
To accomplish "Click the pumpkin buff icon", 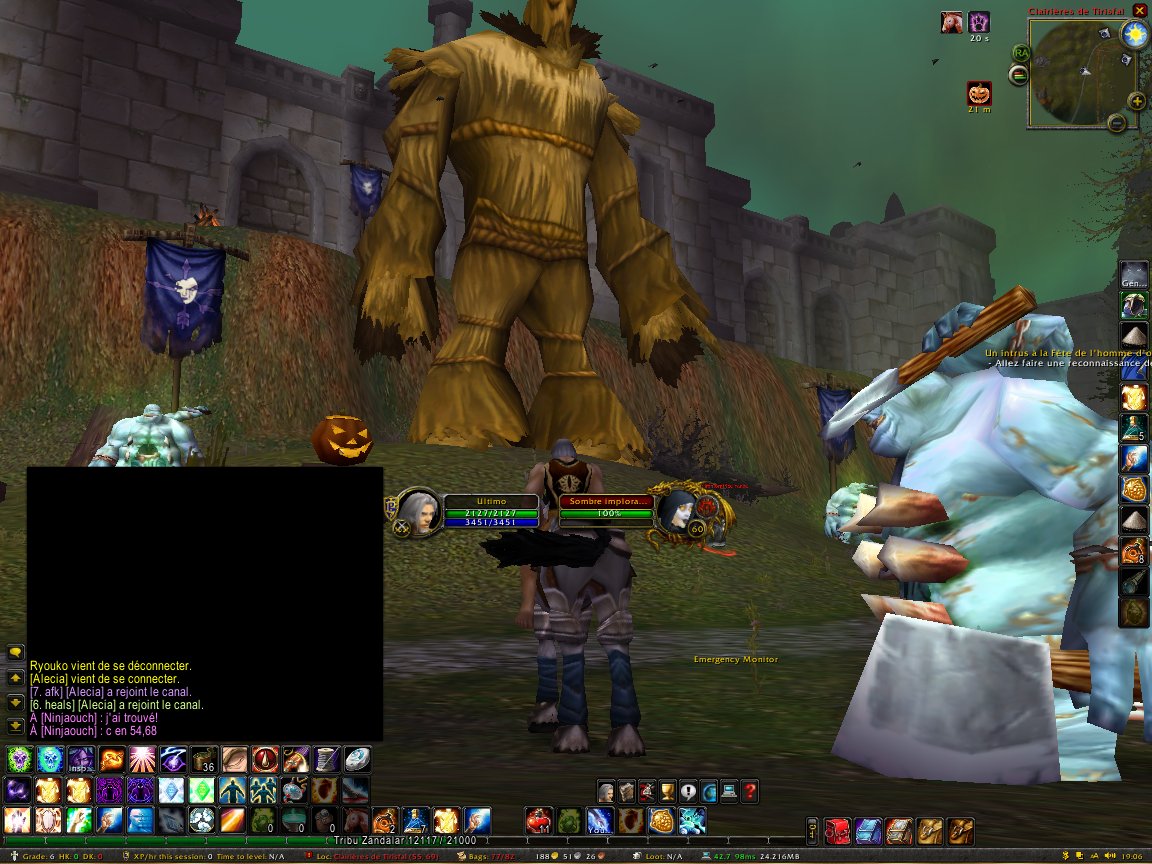I will (979, 94).
